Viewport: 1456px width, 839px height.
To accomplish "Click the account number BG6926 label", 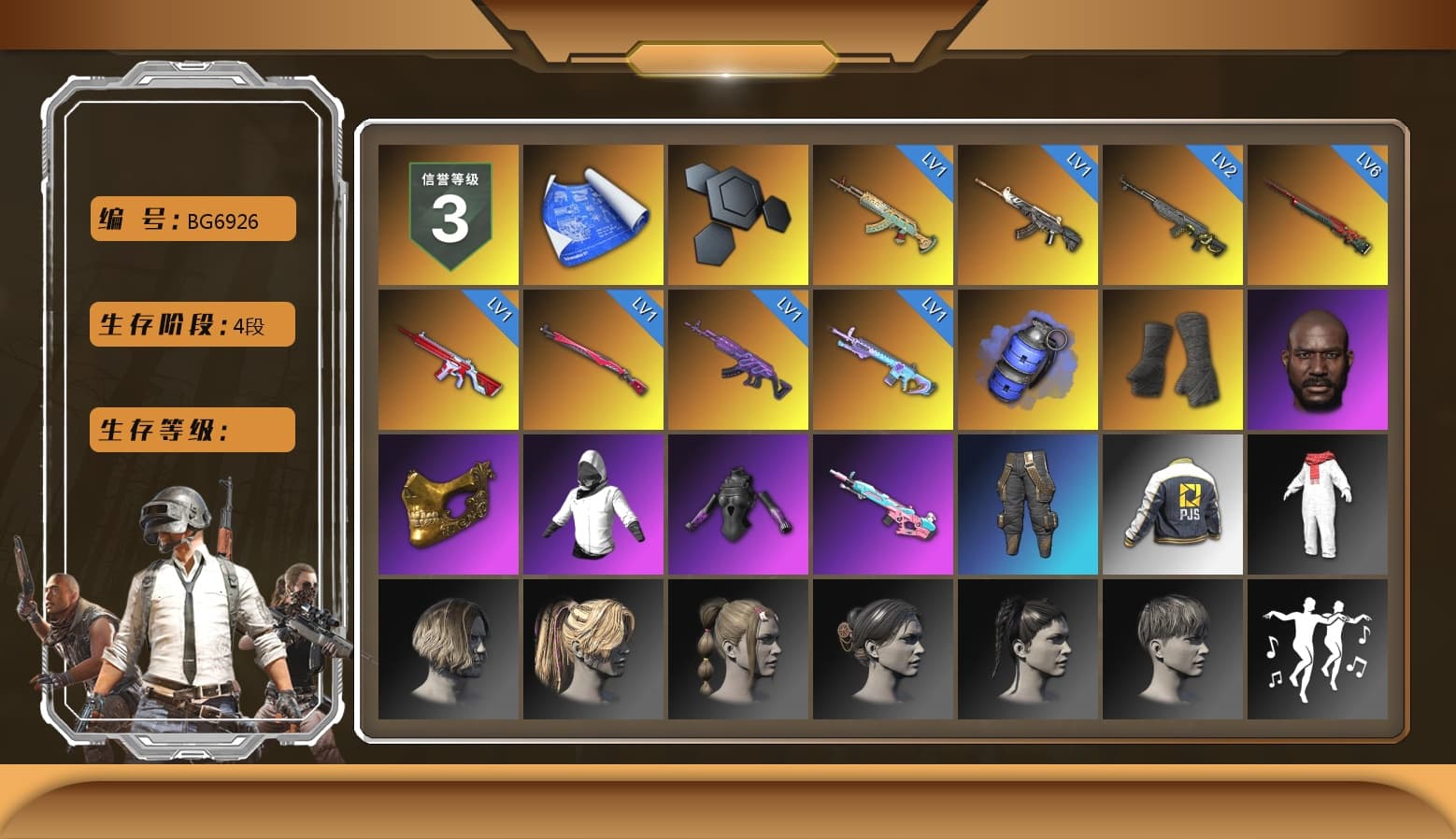I will pyautogui.click(x=191, y=219).
